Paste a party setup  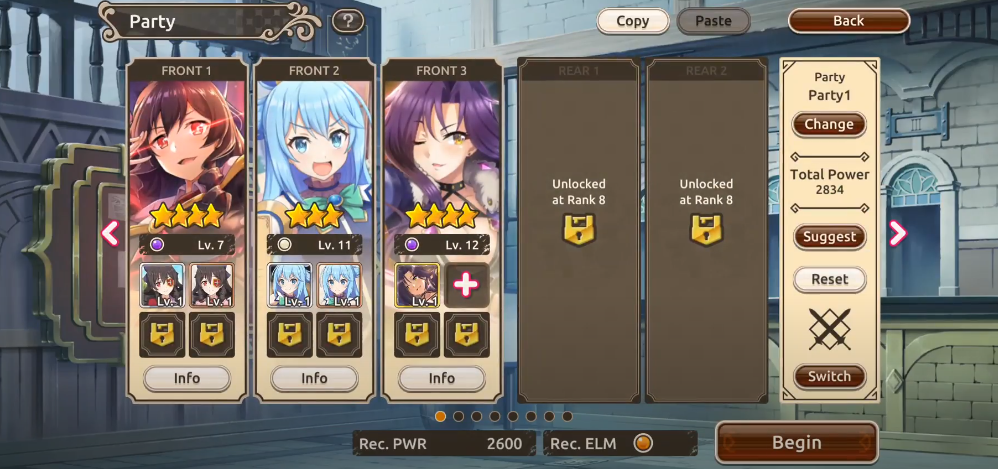click(x=713, y=21)
